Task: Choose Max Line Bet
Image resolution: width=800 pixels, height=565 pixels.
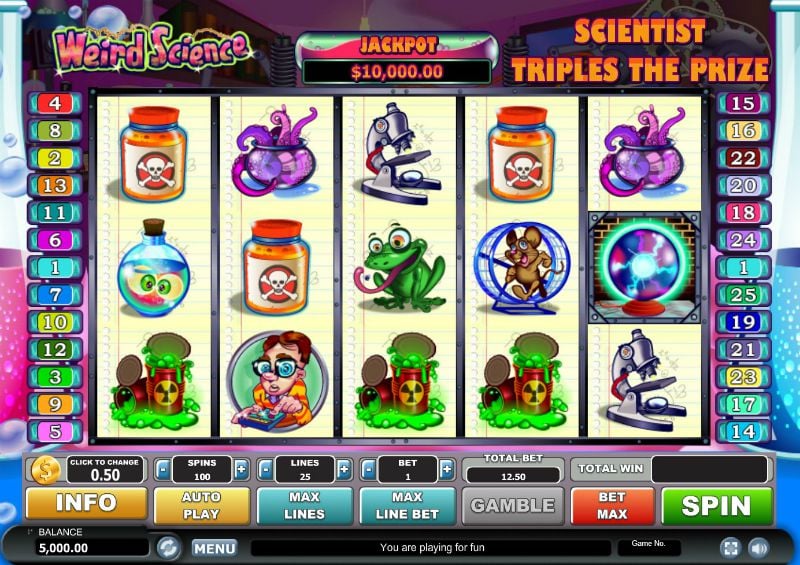Action: click(407, 506)
